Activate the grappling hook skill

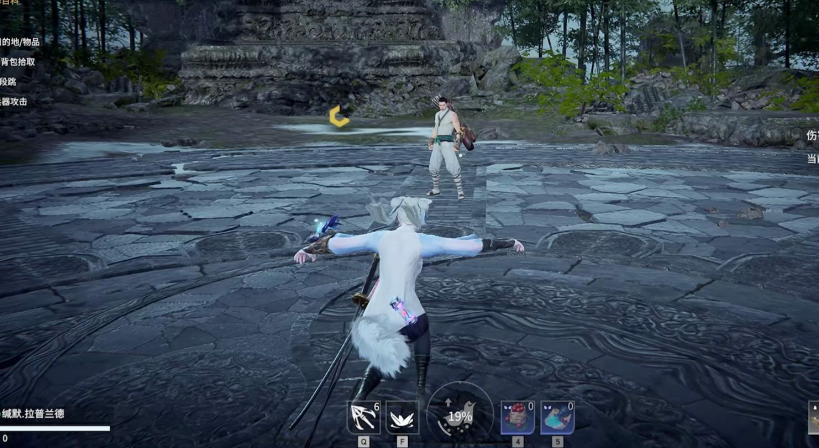click(x=362, y=417)
